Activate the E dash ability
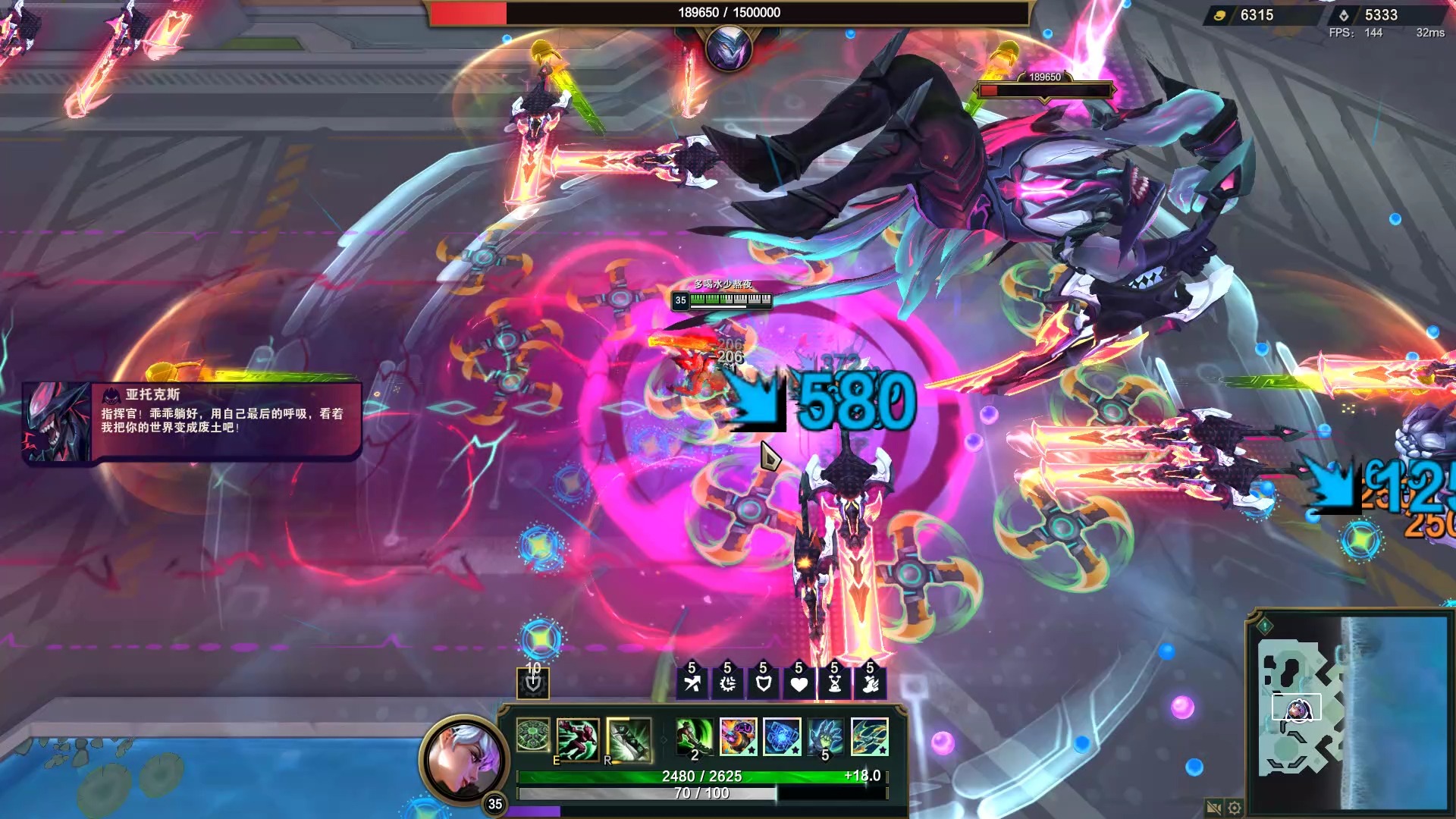 (577, 738)
